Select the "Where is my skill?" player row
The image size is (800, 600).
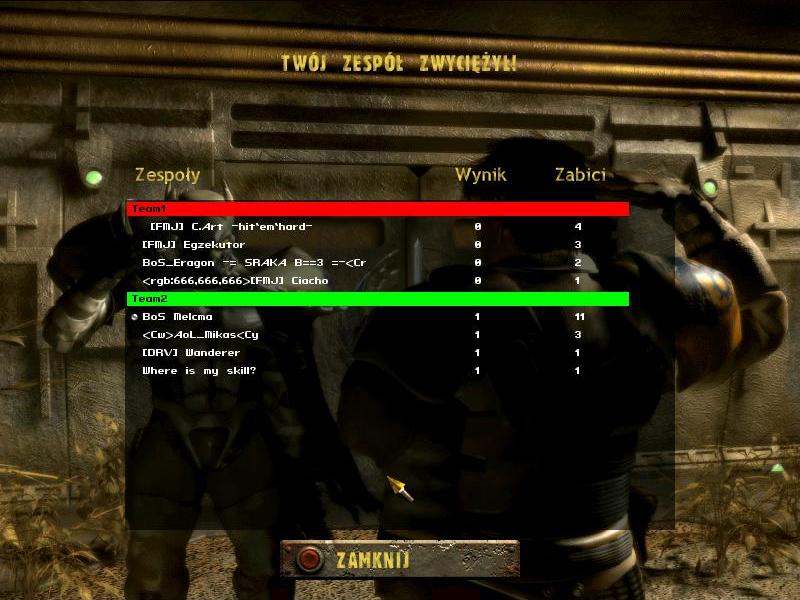pyautogui.click(x=199, y=371)
